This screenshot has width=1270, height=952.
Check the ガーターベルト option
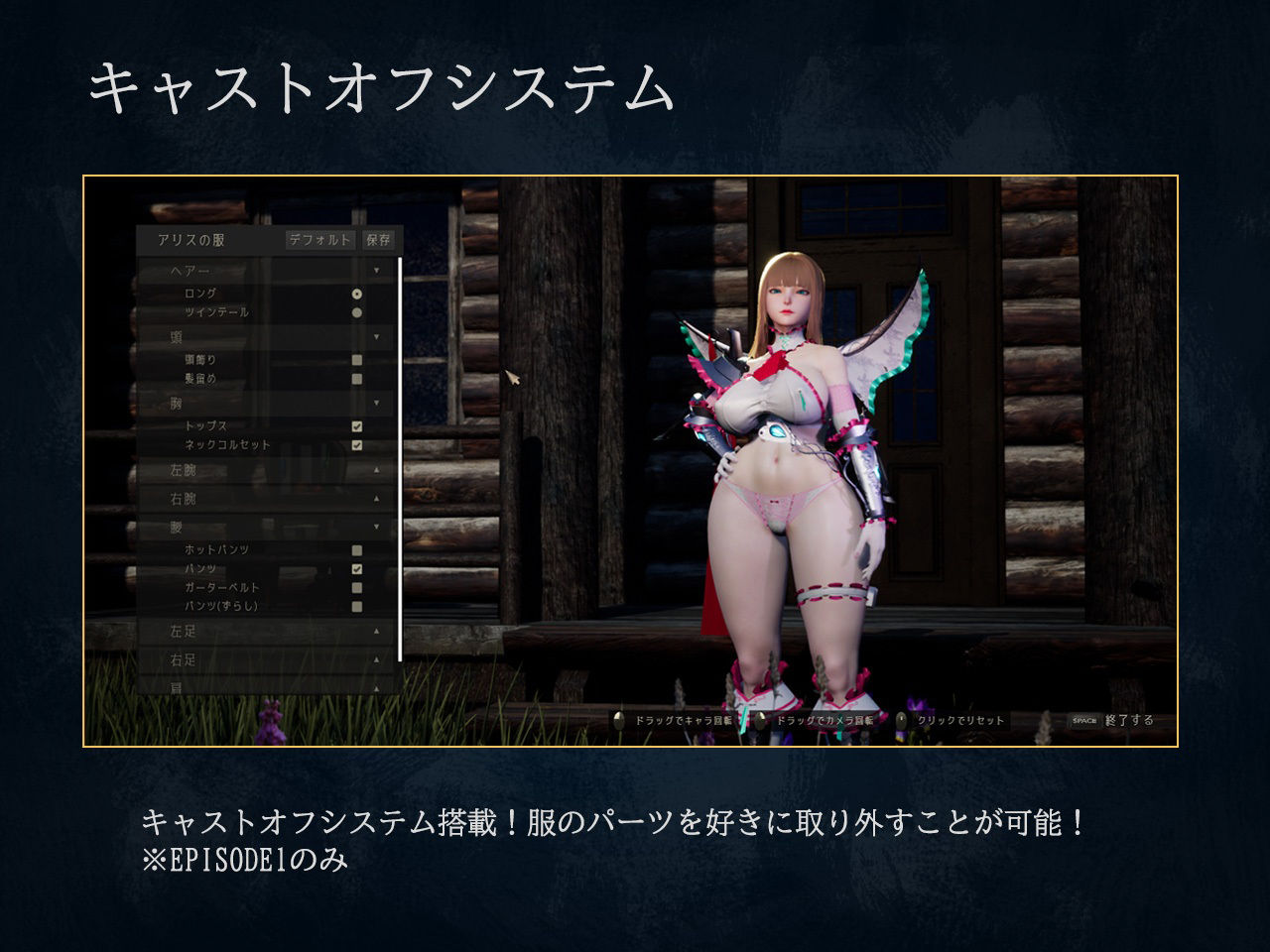click(x=355, y=587)
